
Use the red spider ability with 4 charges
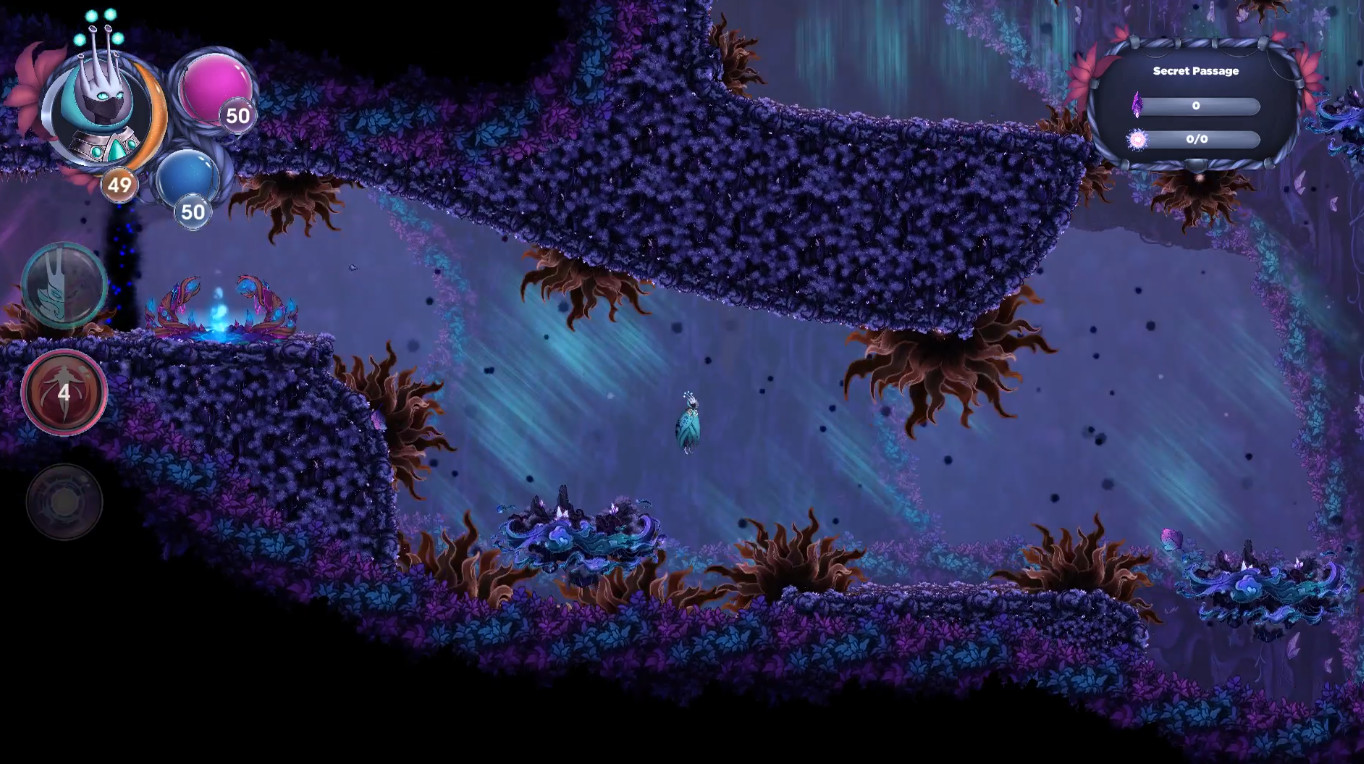pos(63,392)
